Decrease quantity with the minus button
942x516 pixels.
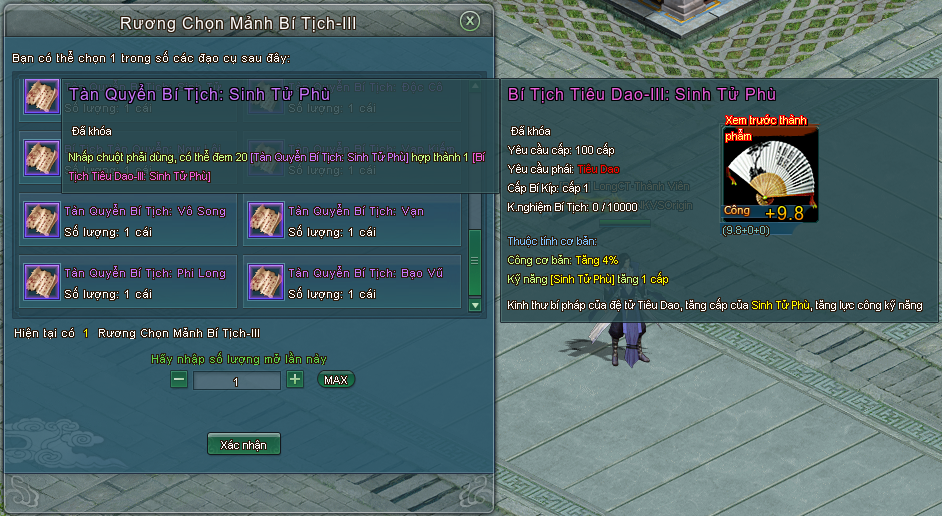coord(179,380)
